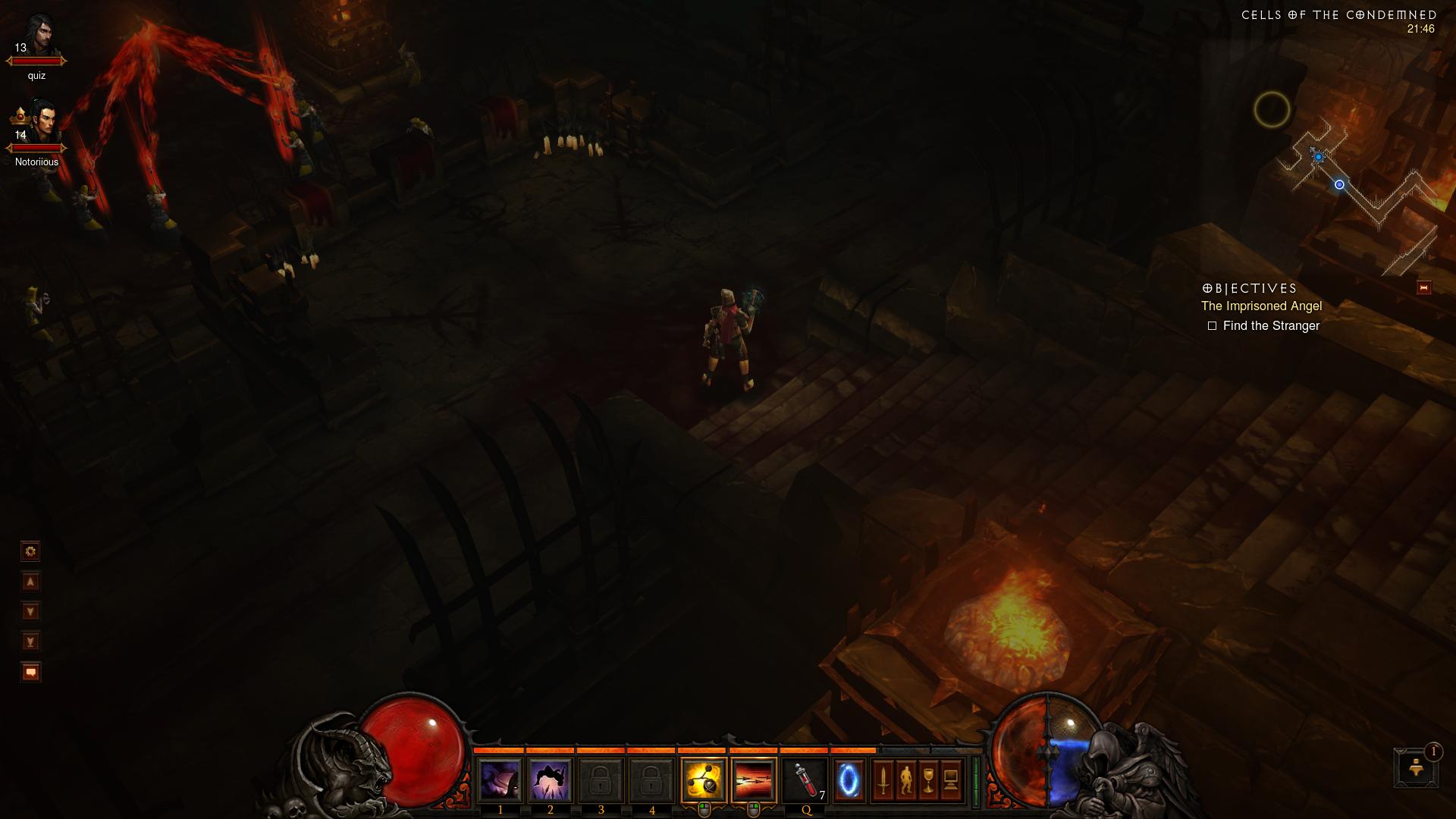Activate the Smoke Screen skill in slot 1
The height and width of the screenshot is (819, 1456).
coord(500,780)
